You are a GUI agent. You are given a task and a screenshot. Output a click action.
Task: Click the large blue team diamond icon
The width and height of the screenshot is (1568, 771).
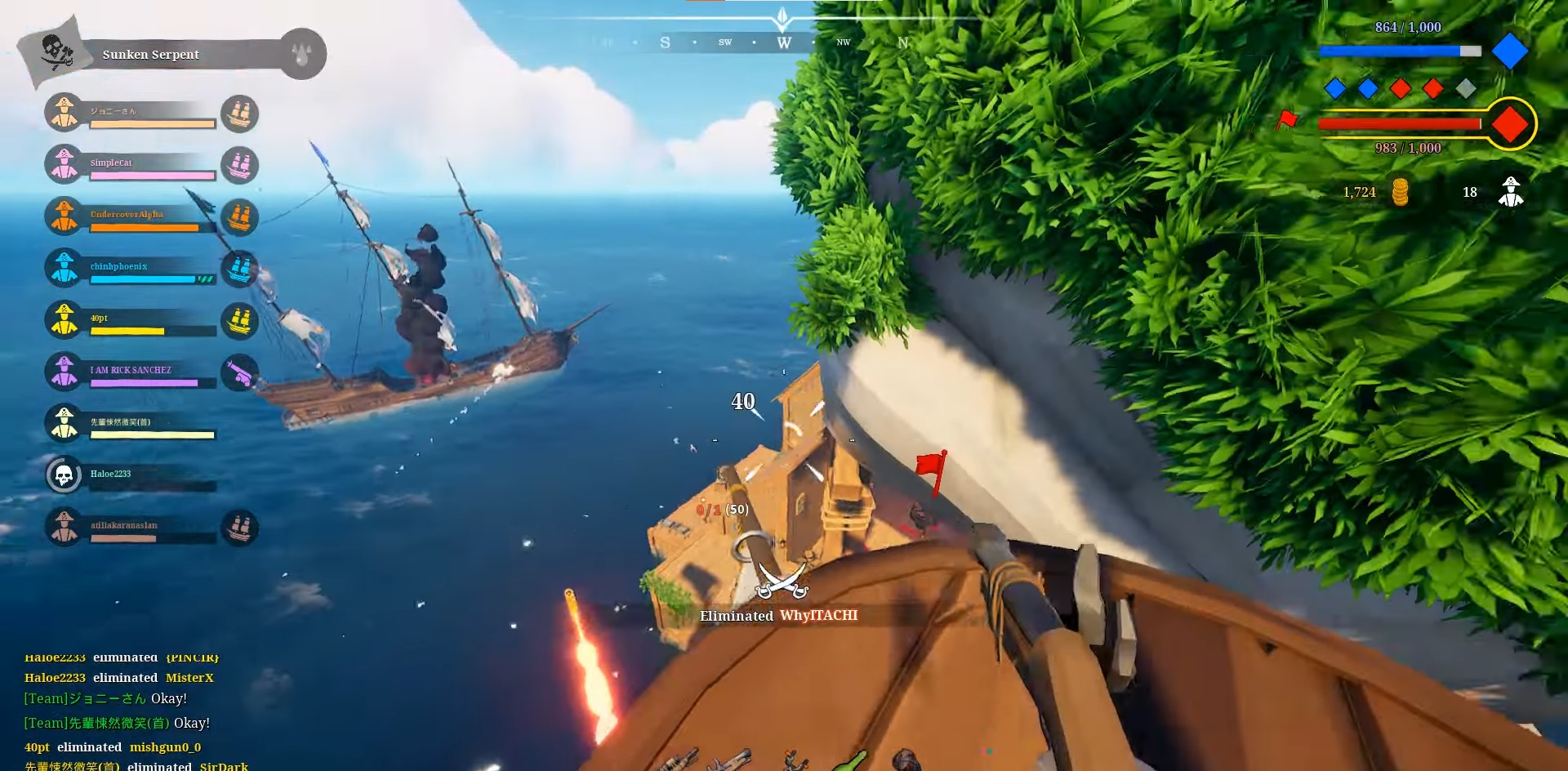[x=1510, y=51]
